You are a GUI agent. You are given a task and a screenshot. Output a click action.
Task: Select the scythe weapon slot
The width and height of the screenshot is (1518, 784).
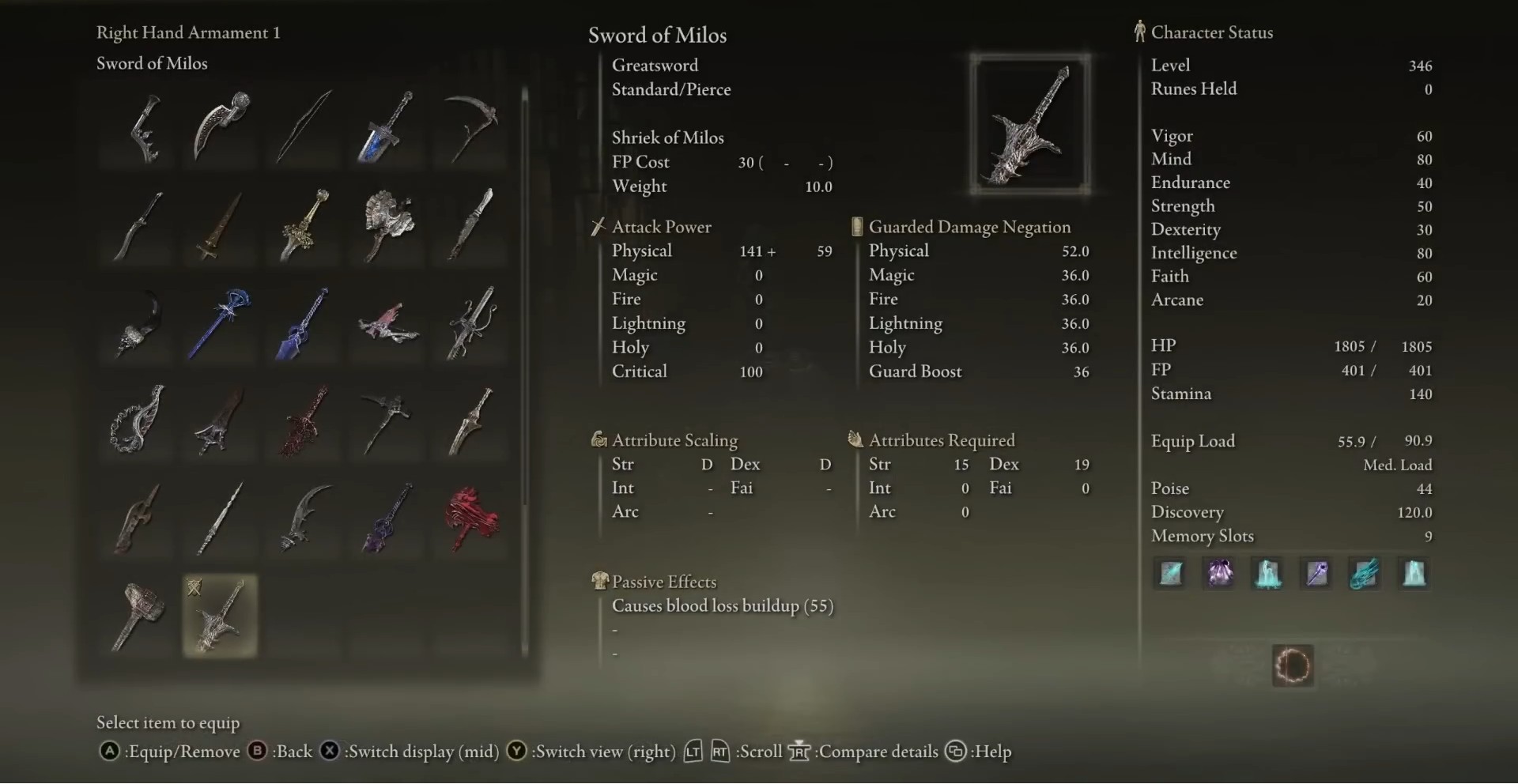pyautogui.click(x=471, y=126)
